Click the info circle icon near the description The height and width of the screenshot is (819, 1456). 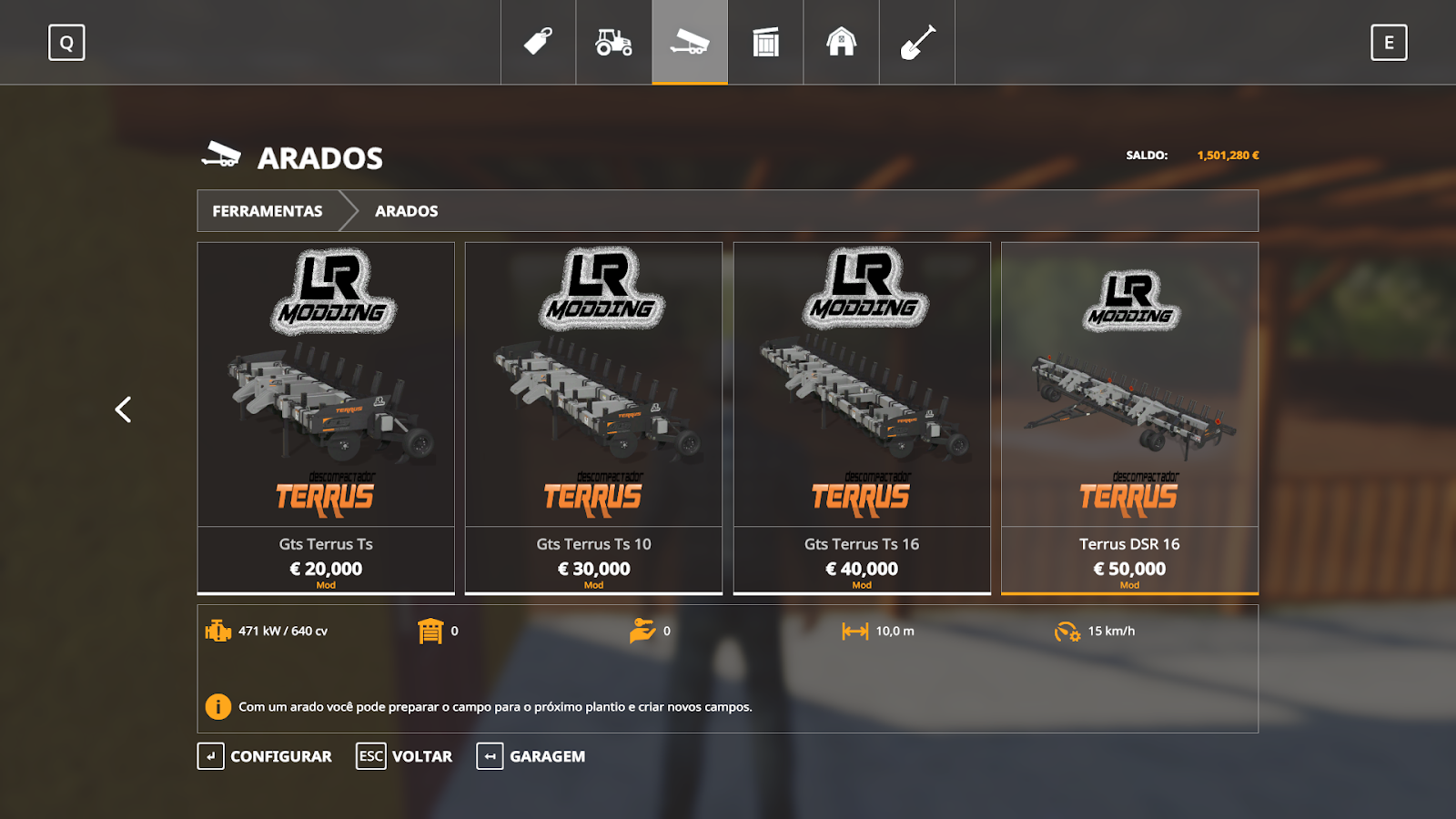click(217, 704)
